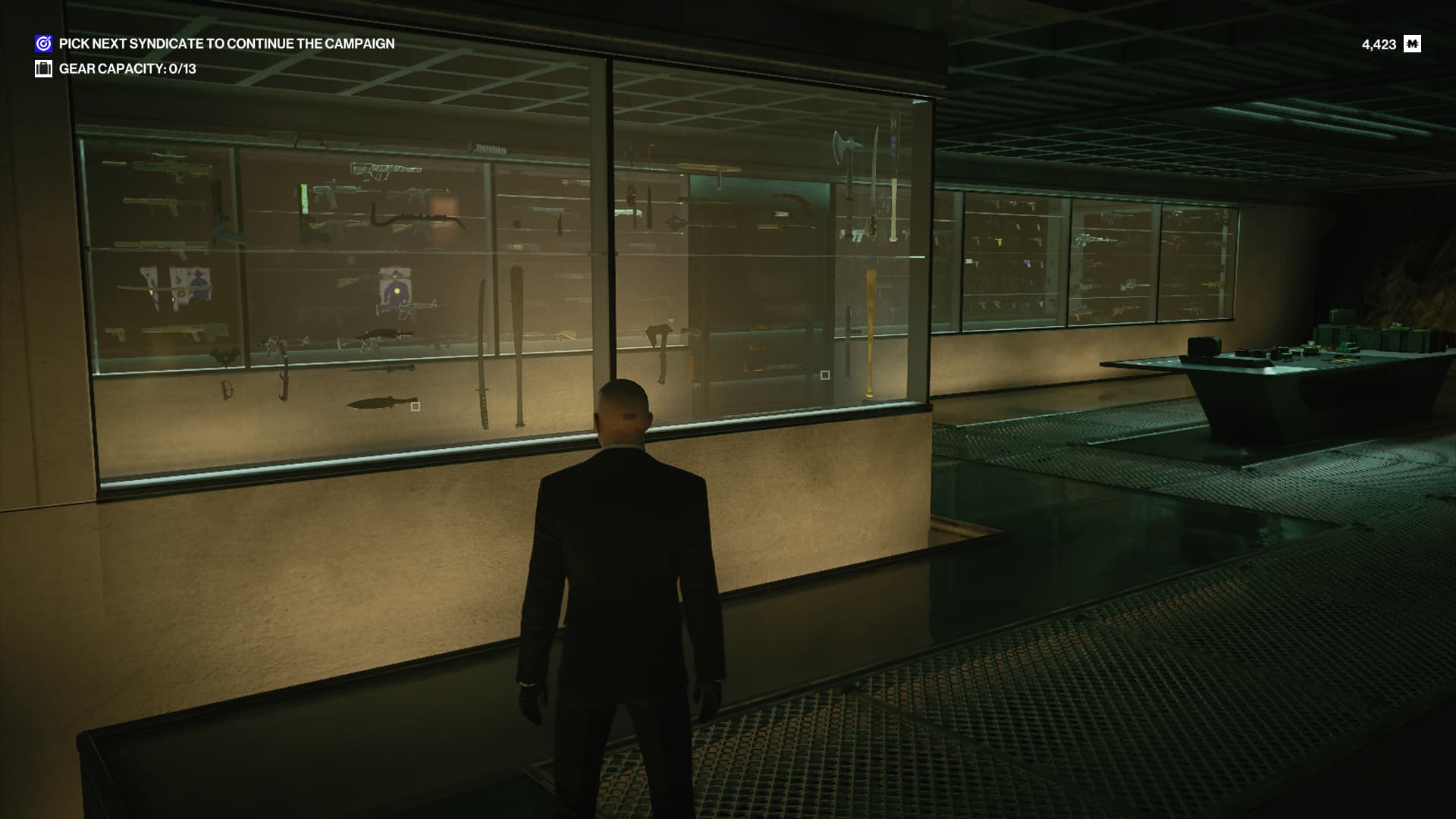Image resolution: width=1456 pixels, height=819 pixels.
Task: Click the Merces currency icon
Action: (1412, 44)
